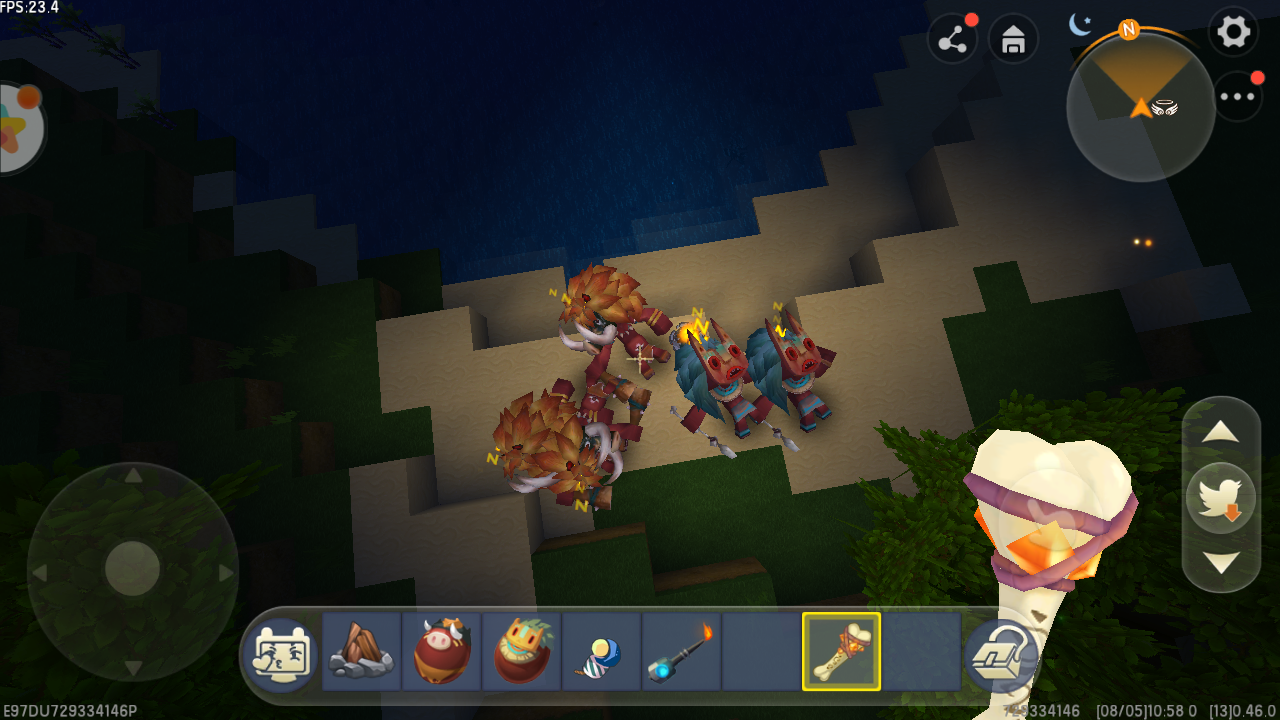This screenshot has height=720, width=1280.
Task: Equip the flame-tipped staff slot
Action: point(681,651)
